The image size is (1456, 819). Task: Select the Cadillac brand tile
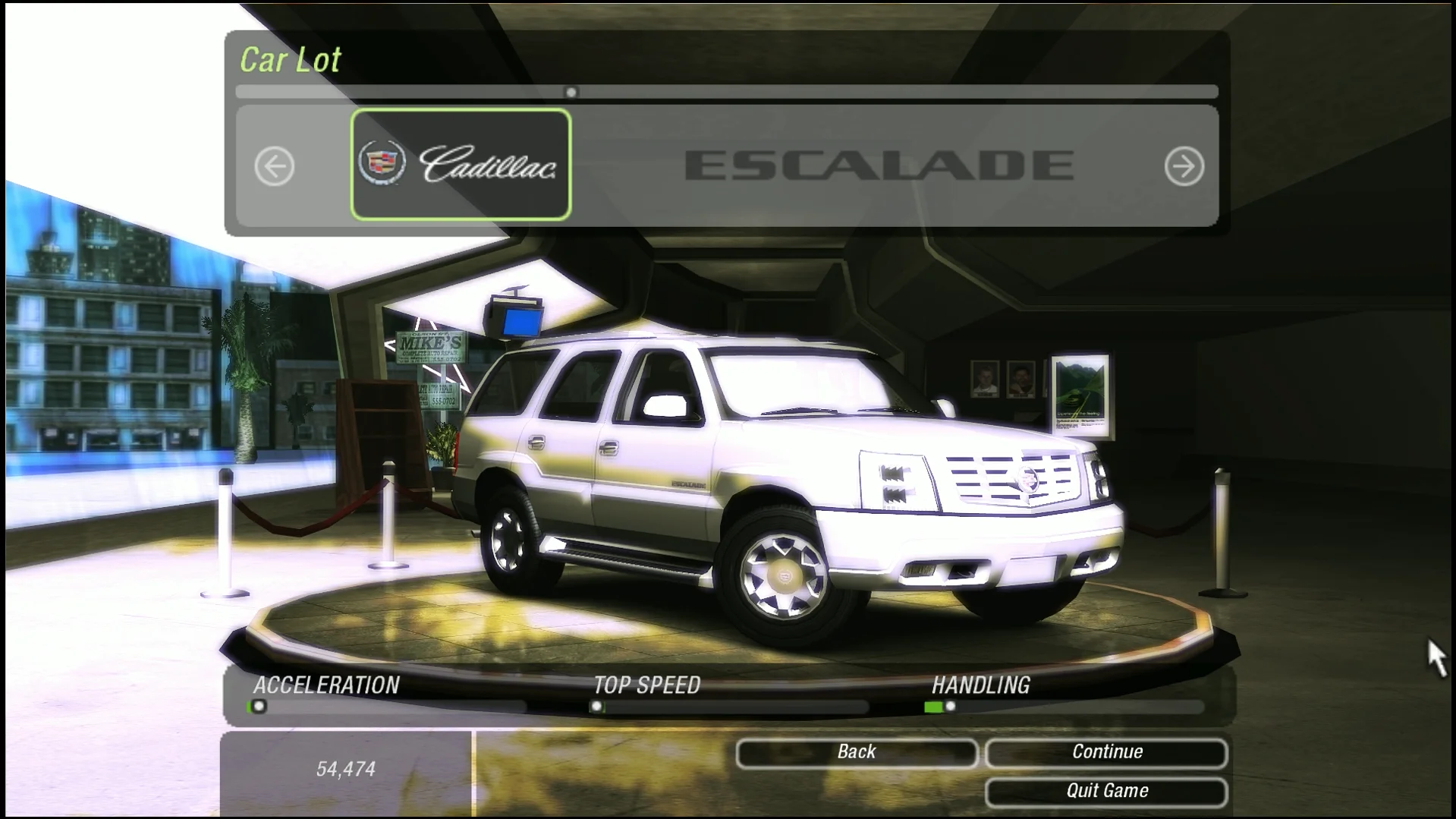(x=461, y=165)
